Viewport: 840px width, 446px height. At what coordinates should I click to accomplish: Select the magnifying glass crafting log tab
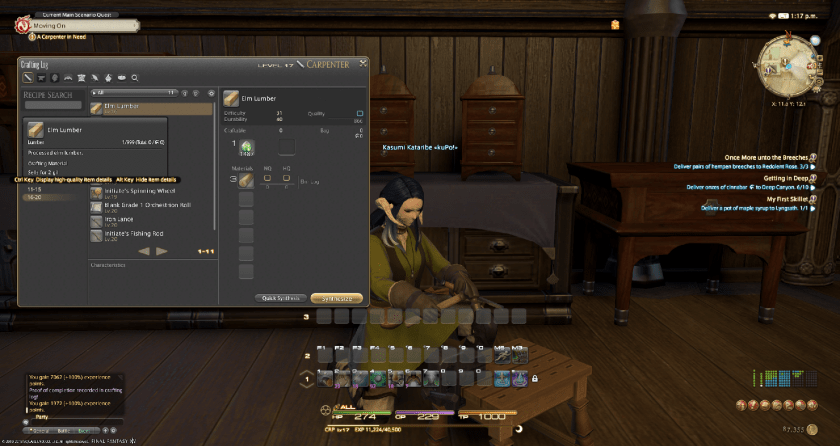[134, 77]
